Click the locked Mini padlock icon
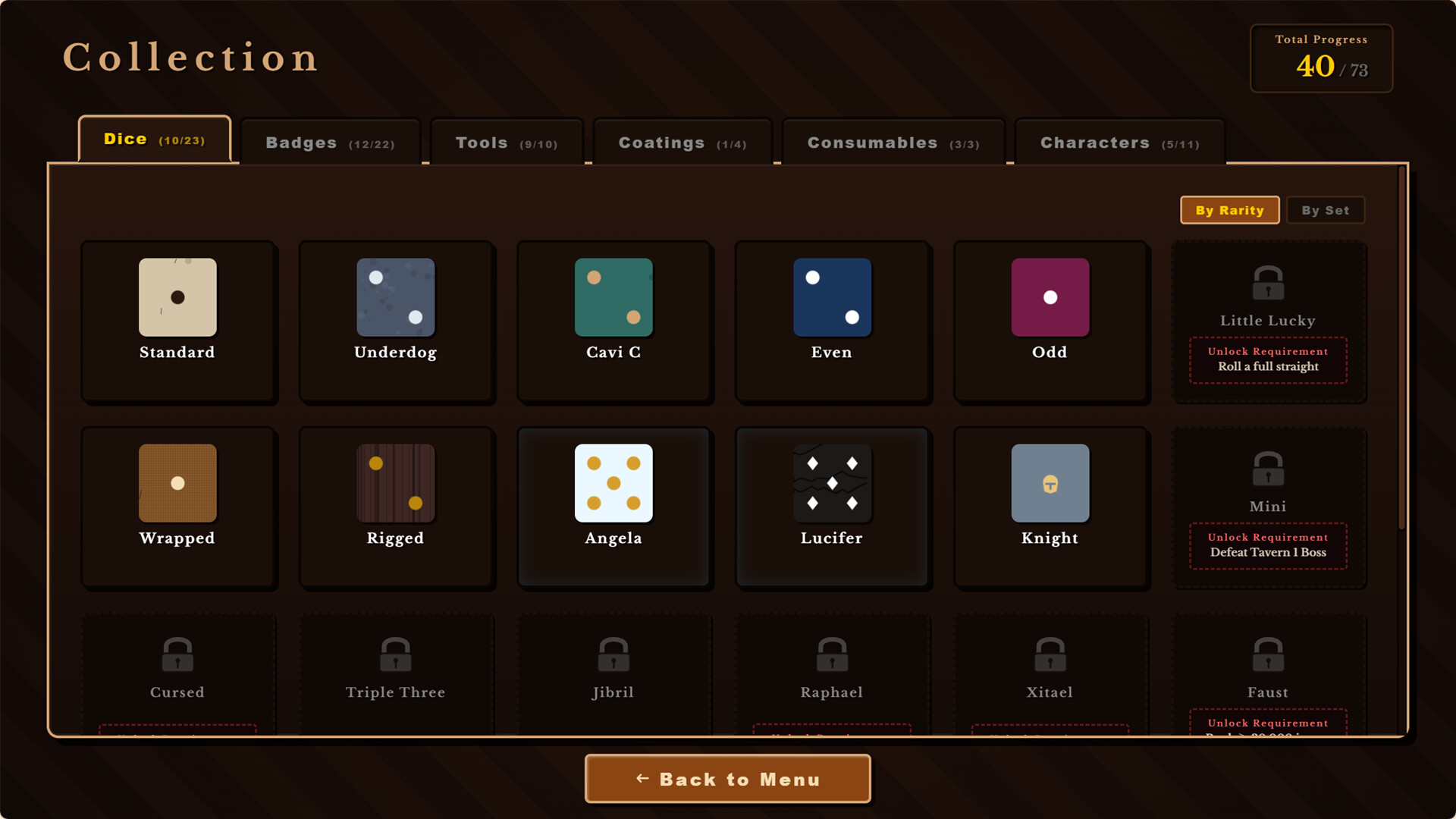 [x=1268, y=469]
